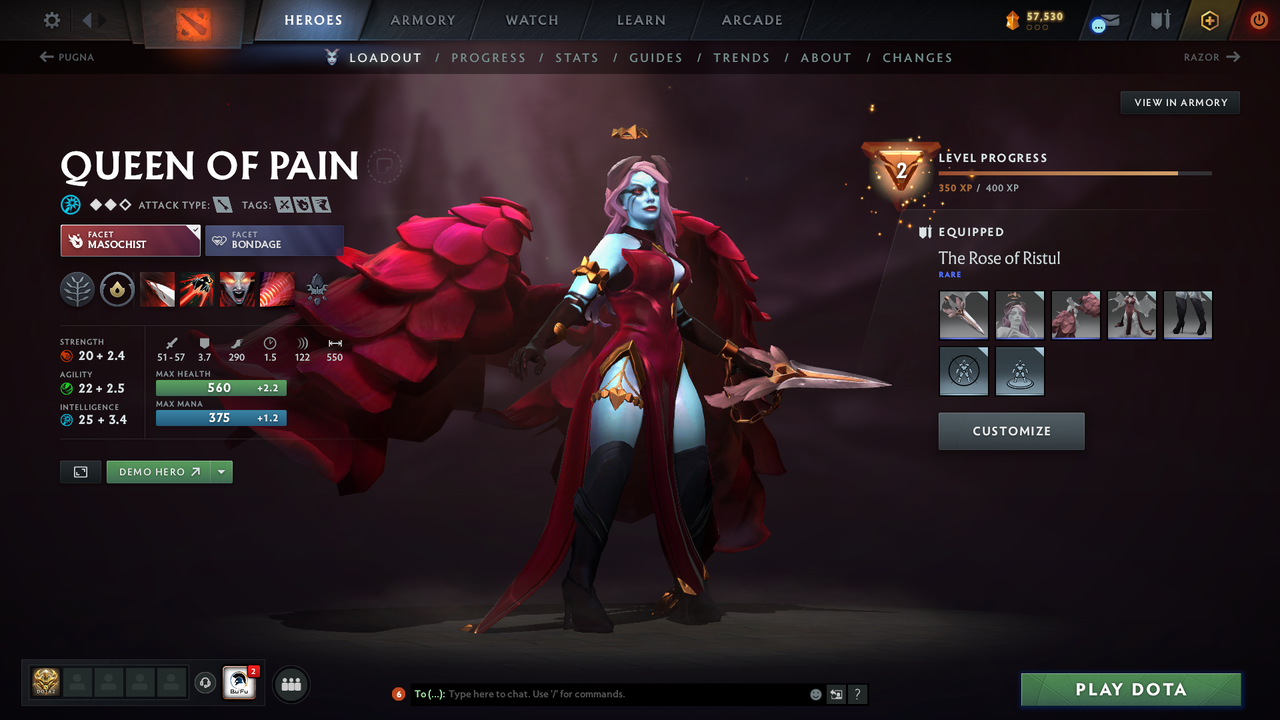The width and height of the screenshot is (1280, 720).
Task: Toggle the loadout preview mode icon
Action: point(80,471)
